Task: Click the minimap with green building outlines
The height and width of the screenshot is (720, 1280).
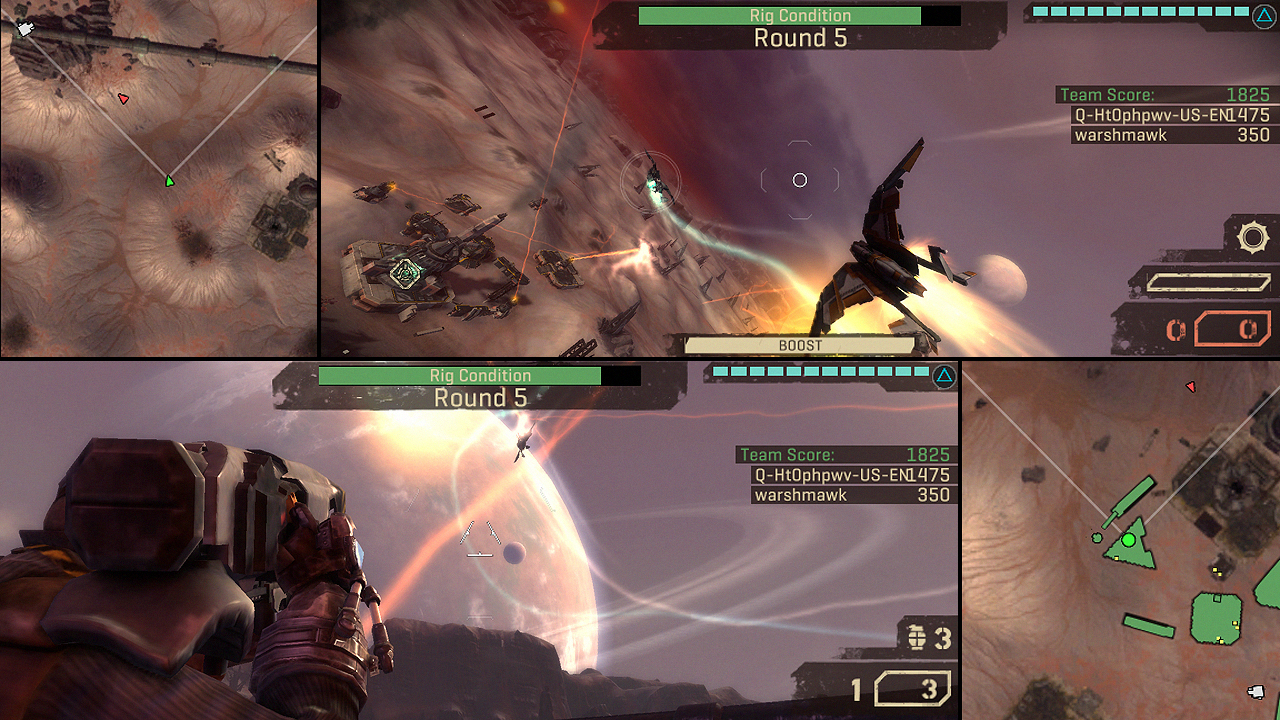Action: pos(1120,540)
